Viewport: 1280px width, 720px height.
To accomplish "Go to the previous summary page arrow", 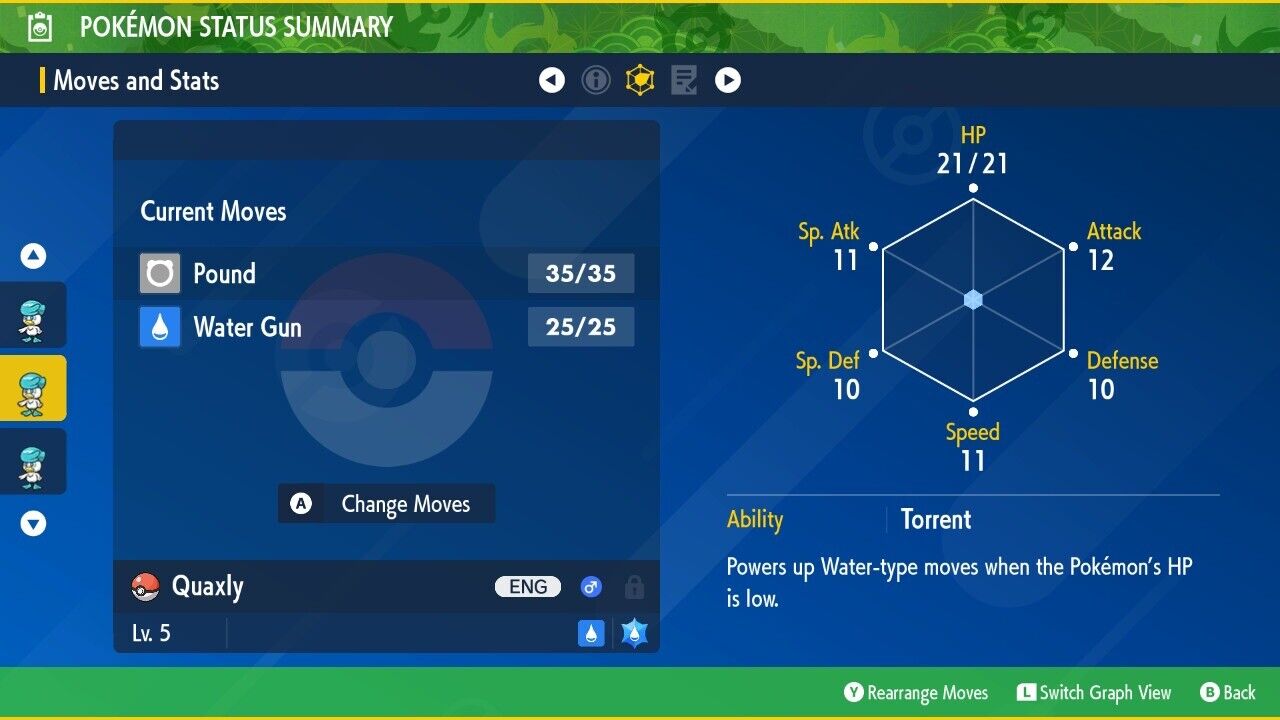I will (552, 80).
